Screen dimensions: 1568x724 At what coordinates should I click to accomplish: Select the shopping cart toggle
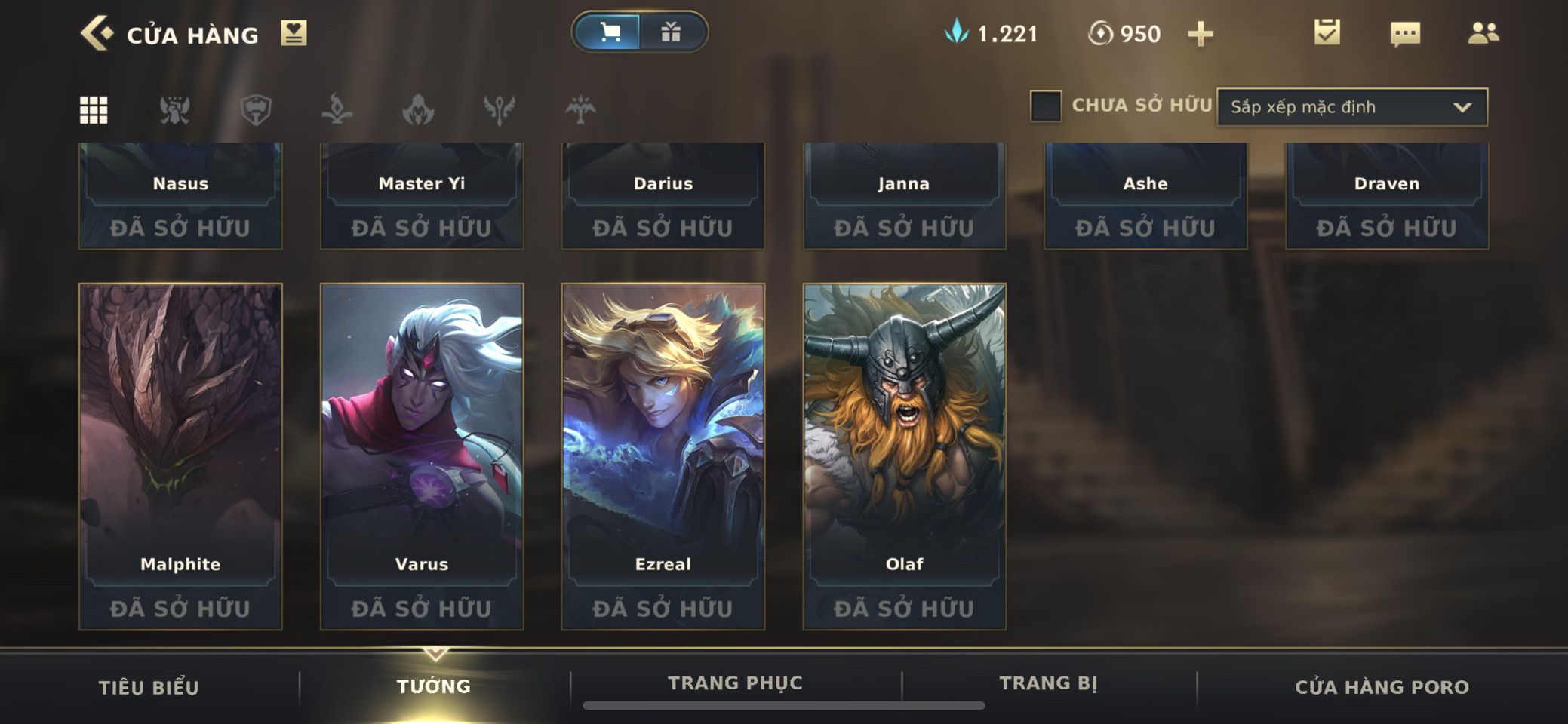pyautogui.click(x=608, y=32)
